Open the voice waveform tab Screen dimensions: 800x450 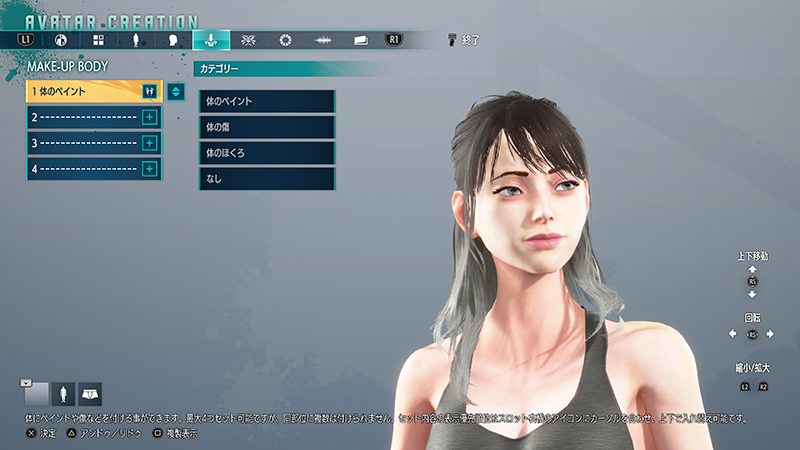coord(323,40)
